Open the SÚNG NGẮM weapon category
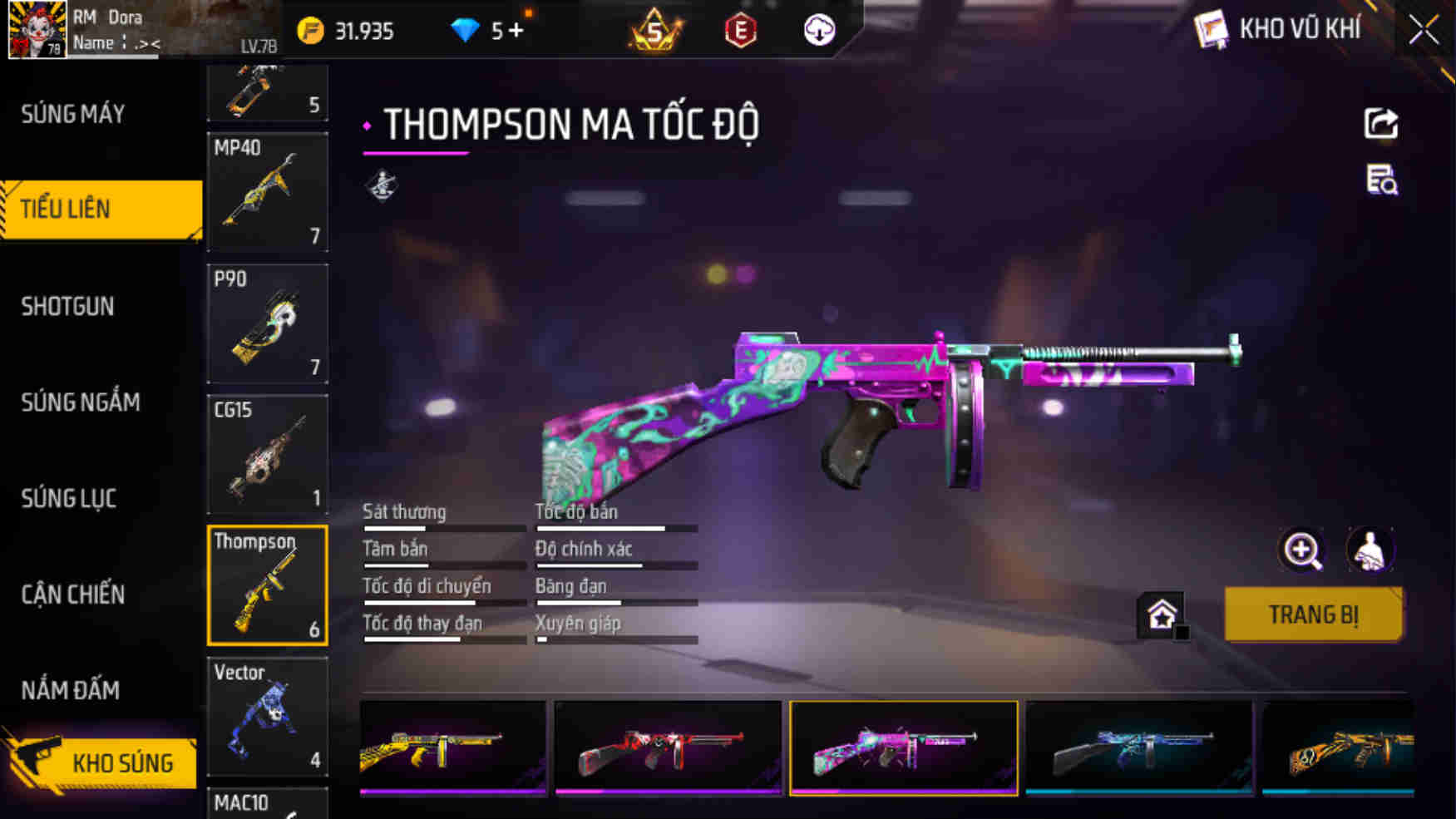The image size is (1456, 819). click(81, 402)
